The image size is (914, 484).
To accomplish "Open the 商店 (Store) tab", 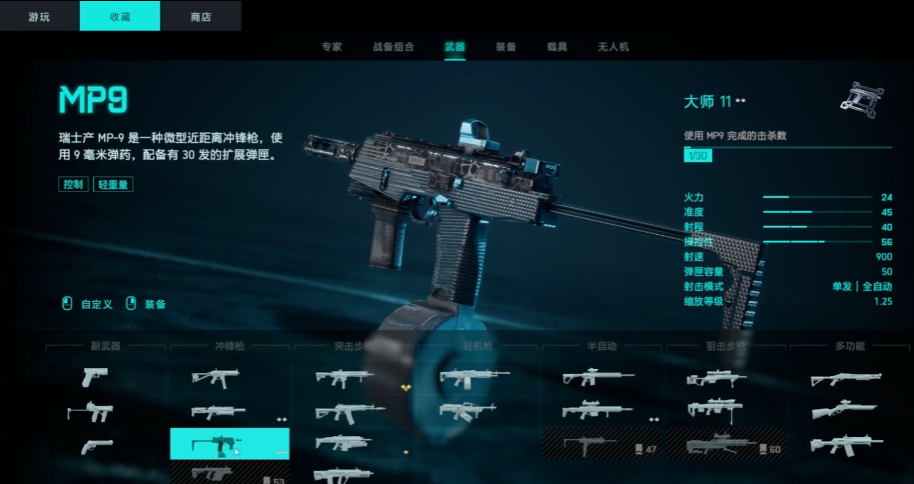I will pyautogui.click(x=200, y=16).
